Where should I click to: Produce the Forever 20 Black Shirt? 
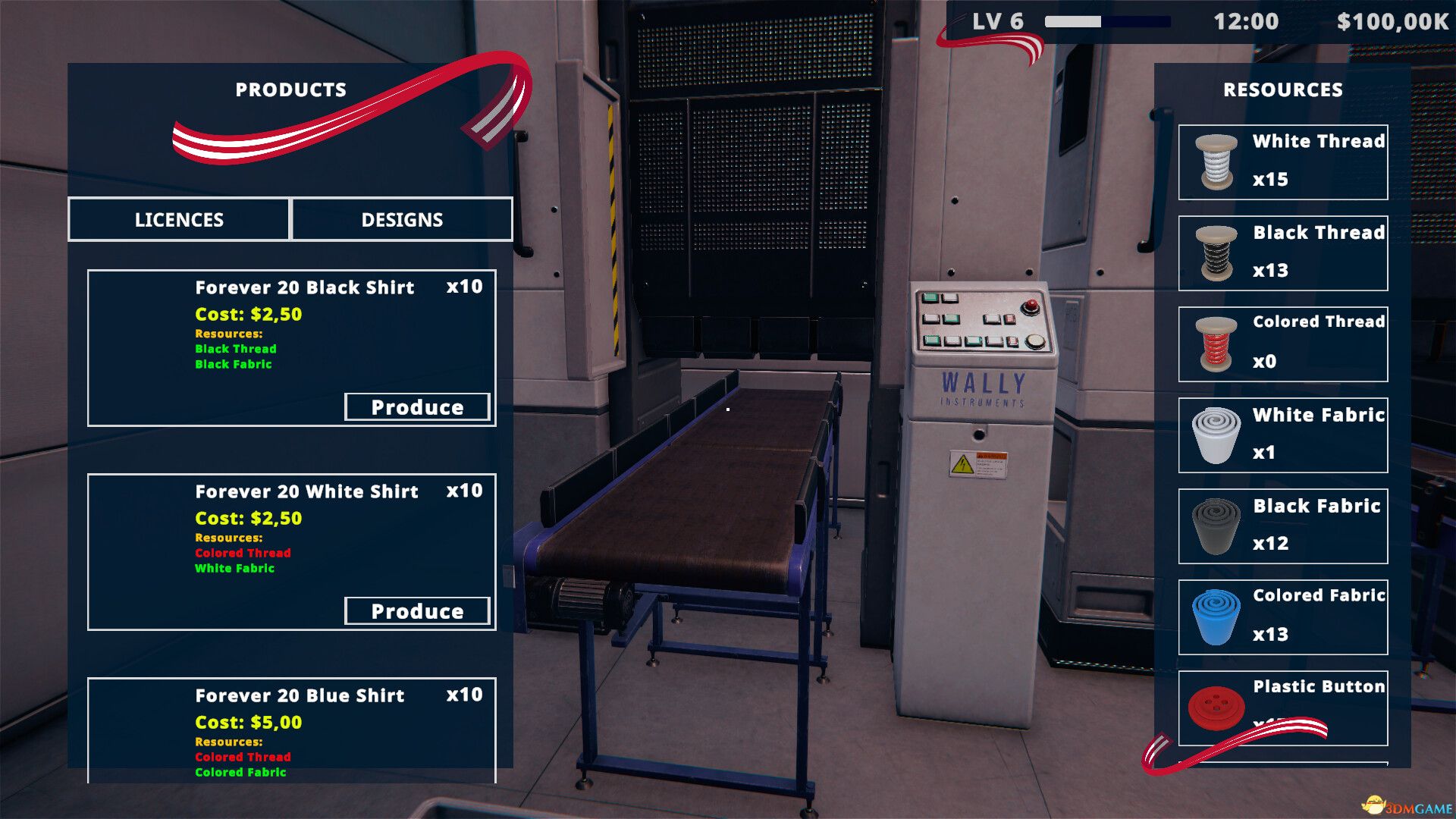pos(417,407)
